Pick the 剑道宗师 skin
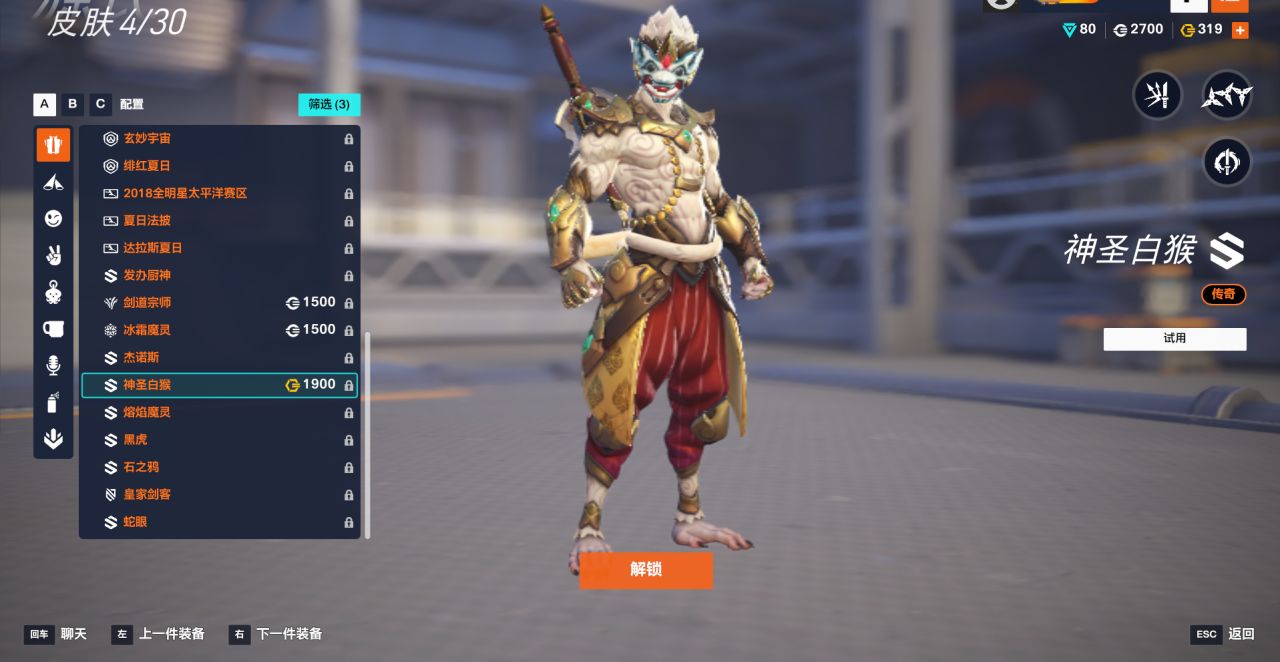The height and width of the screenshot is (662, 1280). pos(147,303)
